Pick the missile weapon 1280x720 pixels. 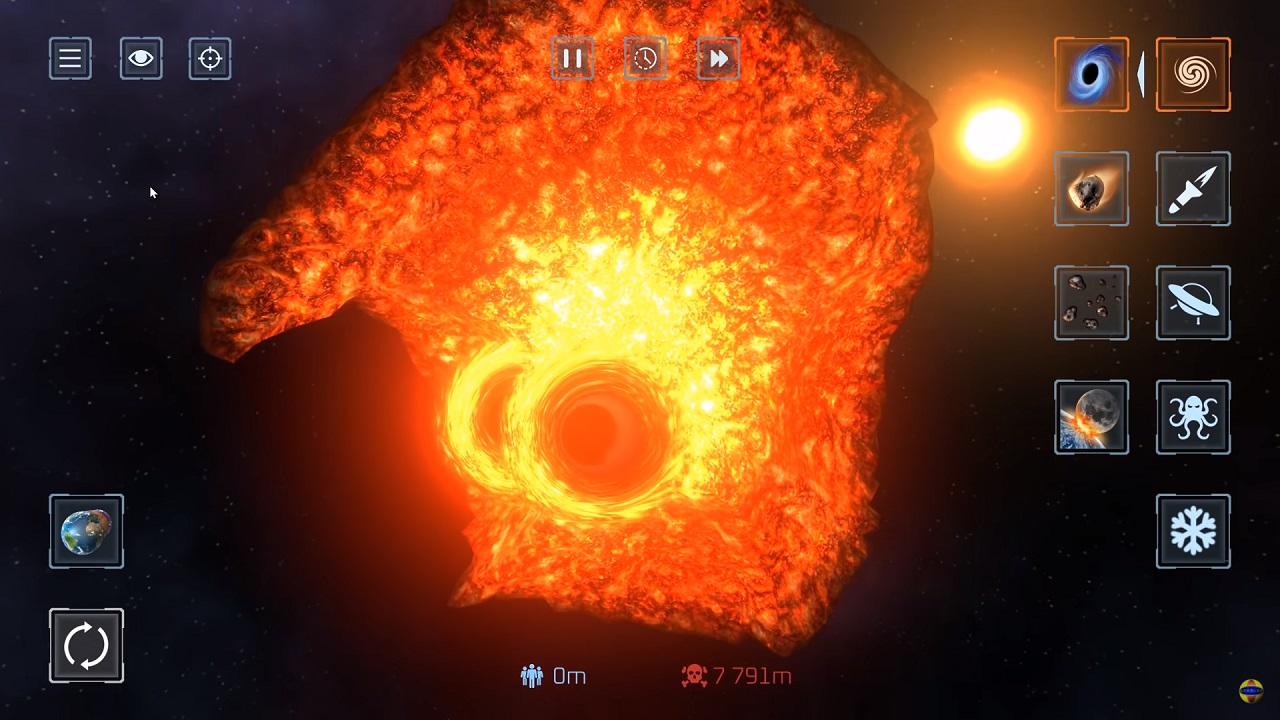tap(1193, 189)
